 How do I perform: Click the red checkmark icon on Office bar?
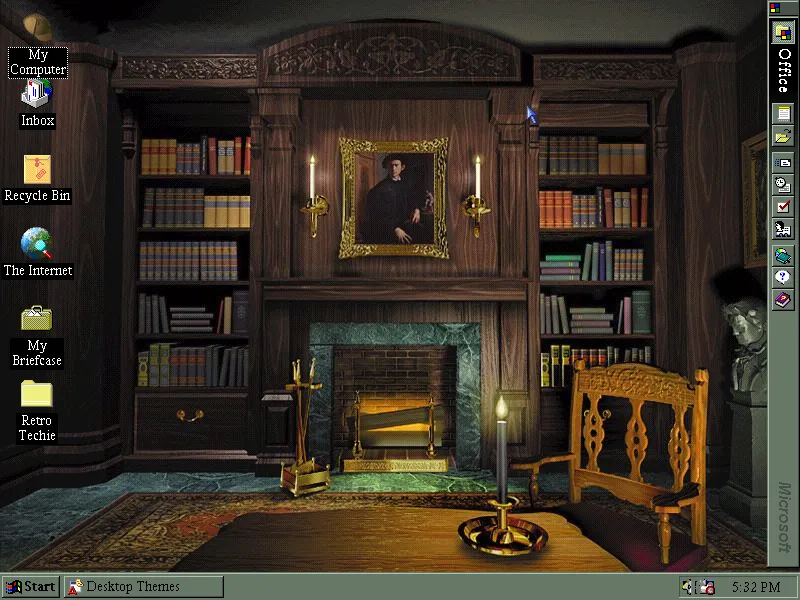click(x=783, y=206)
